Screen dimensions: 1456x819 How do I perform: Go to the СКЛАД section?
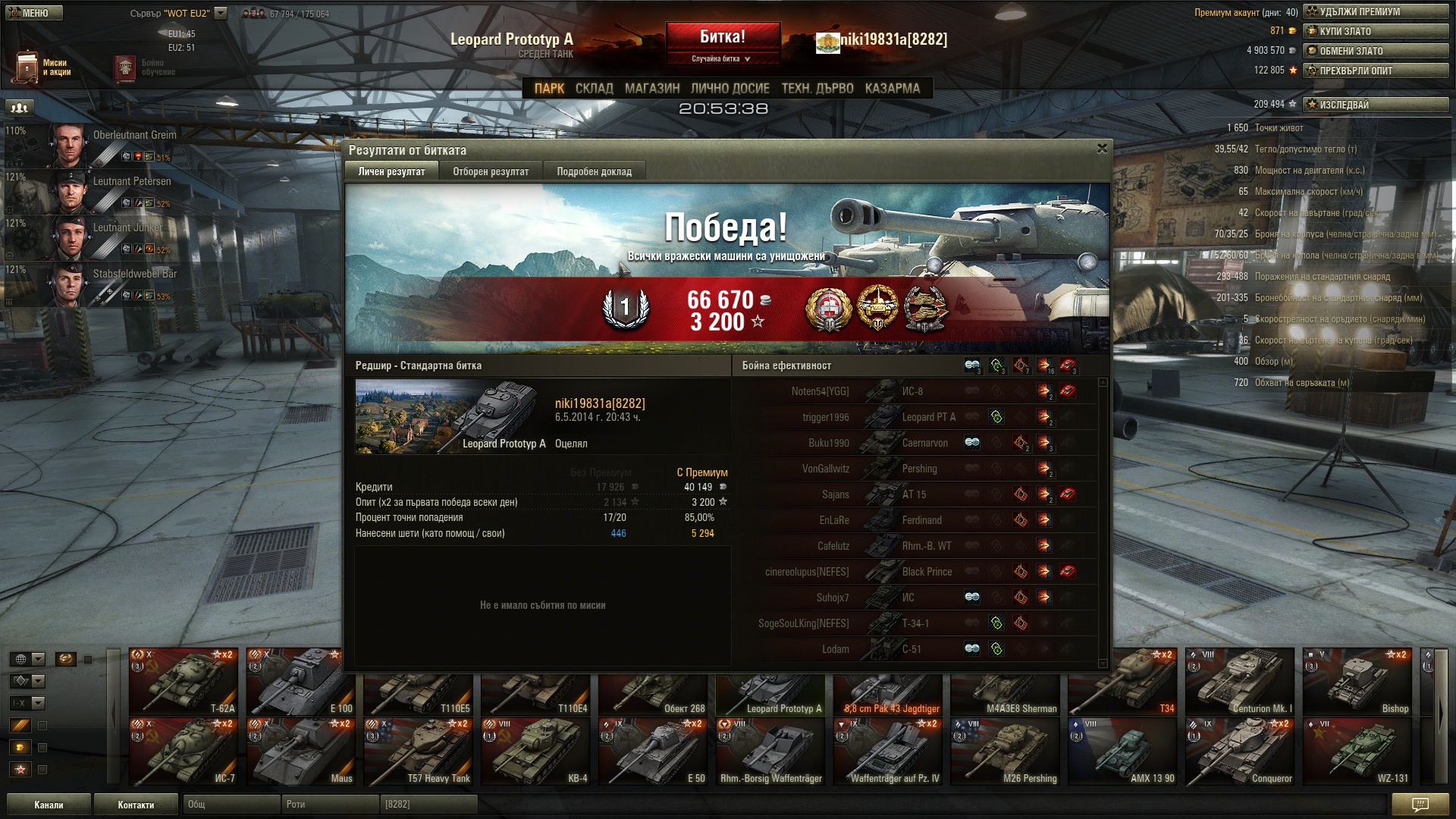point(594,89)
